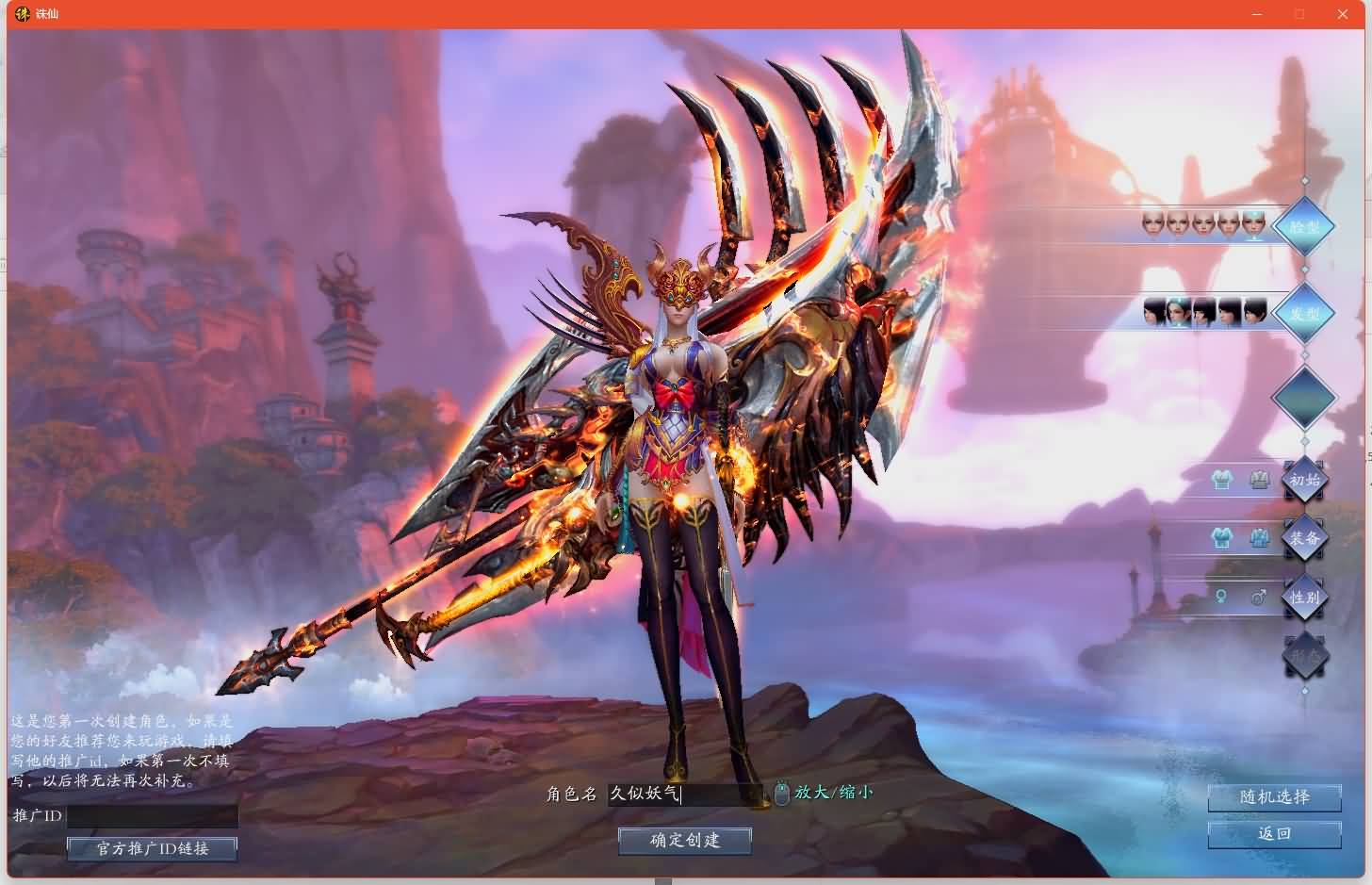Screen dimensions: 1372x885
Task: Choose the female gender symbol
Action: pos(1221,598)
